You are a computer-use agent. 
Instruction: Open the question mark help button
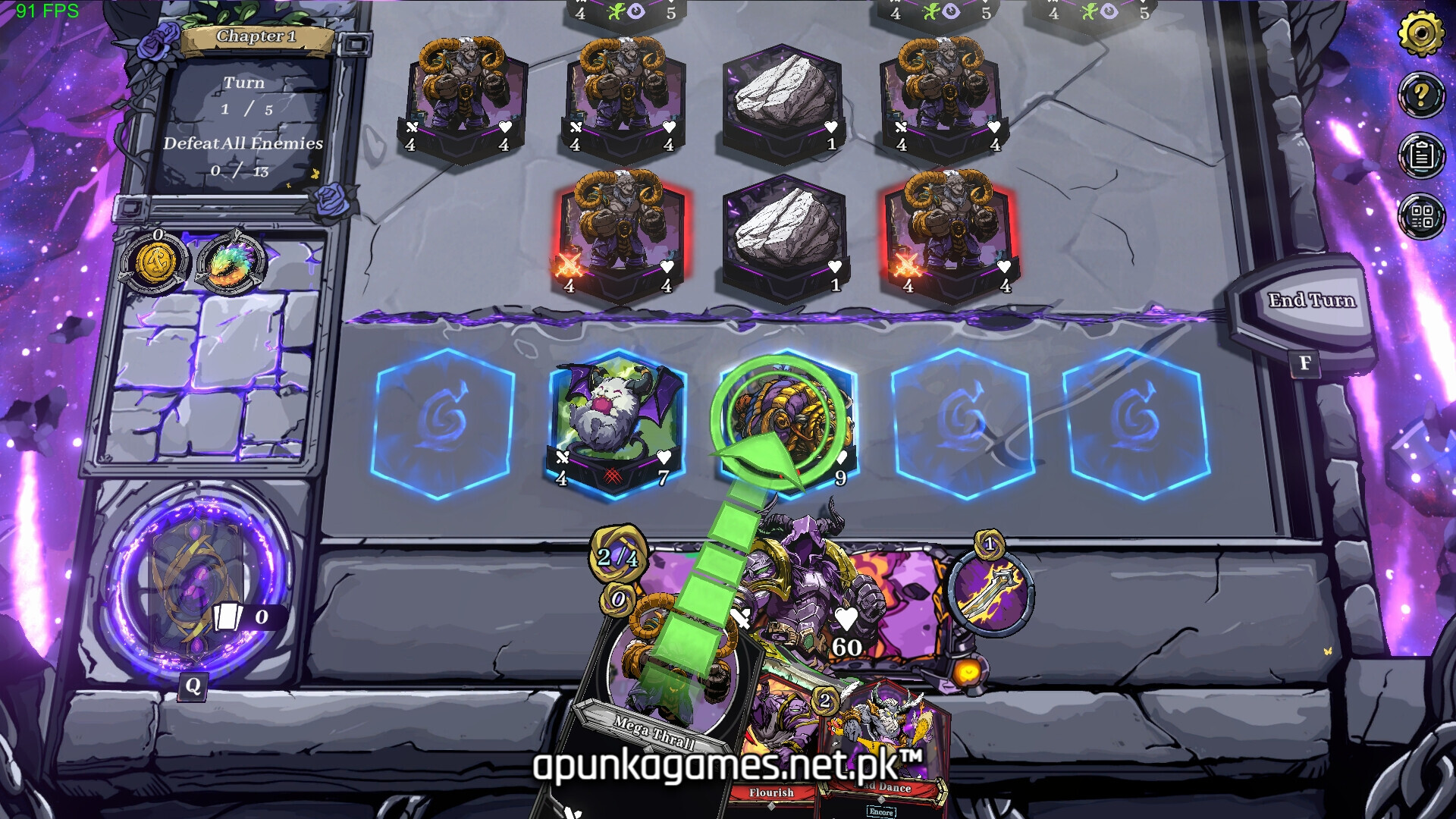pyautogui.click(x=1420, y=95)
